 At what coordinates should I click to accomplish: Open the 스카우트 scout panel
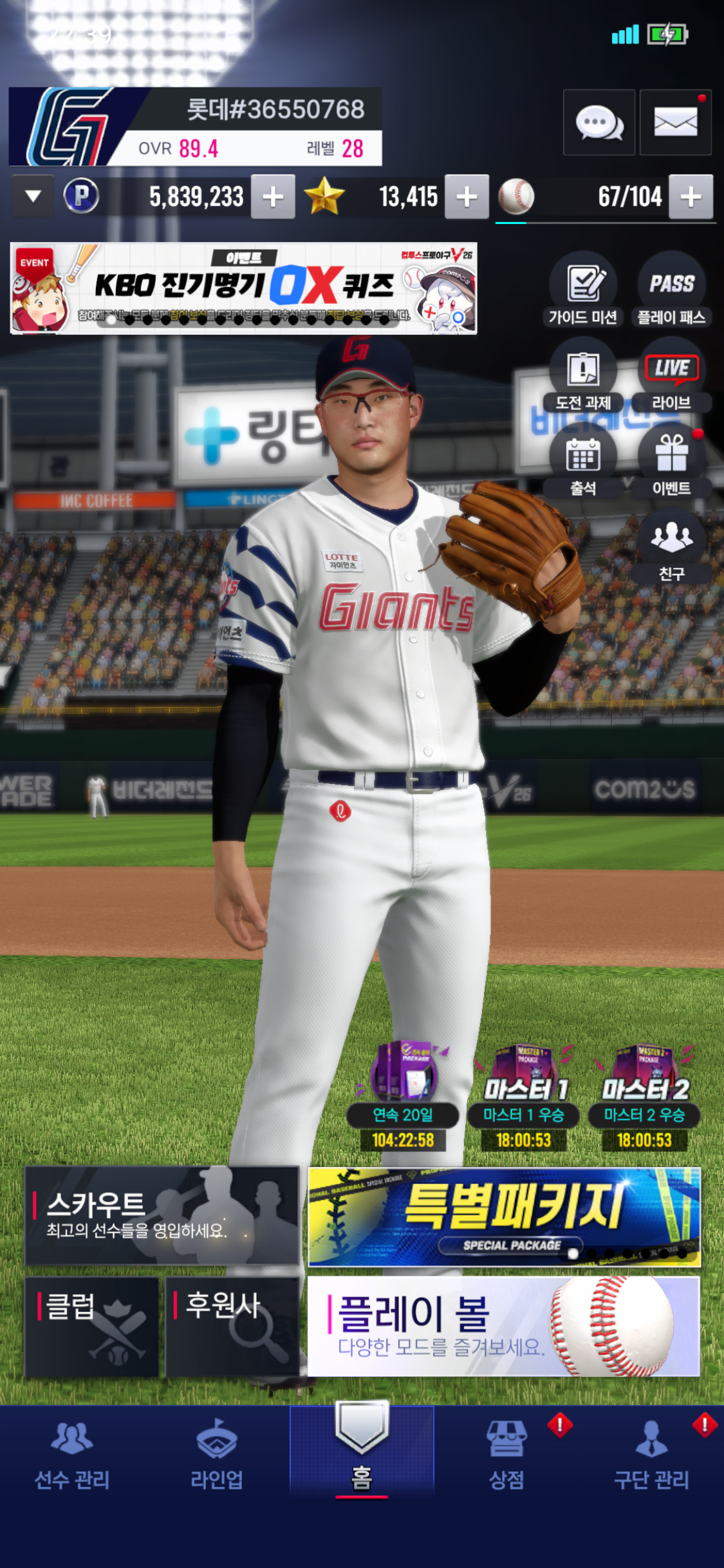coord(162,1215)
